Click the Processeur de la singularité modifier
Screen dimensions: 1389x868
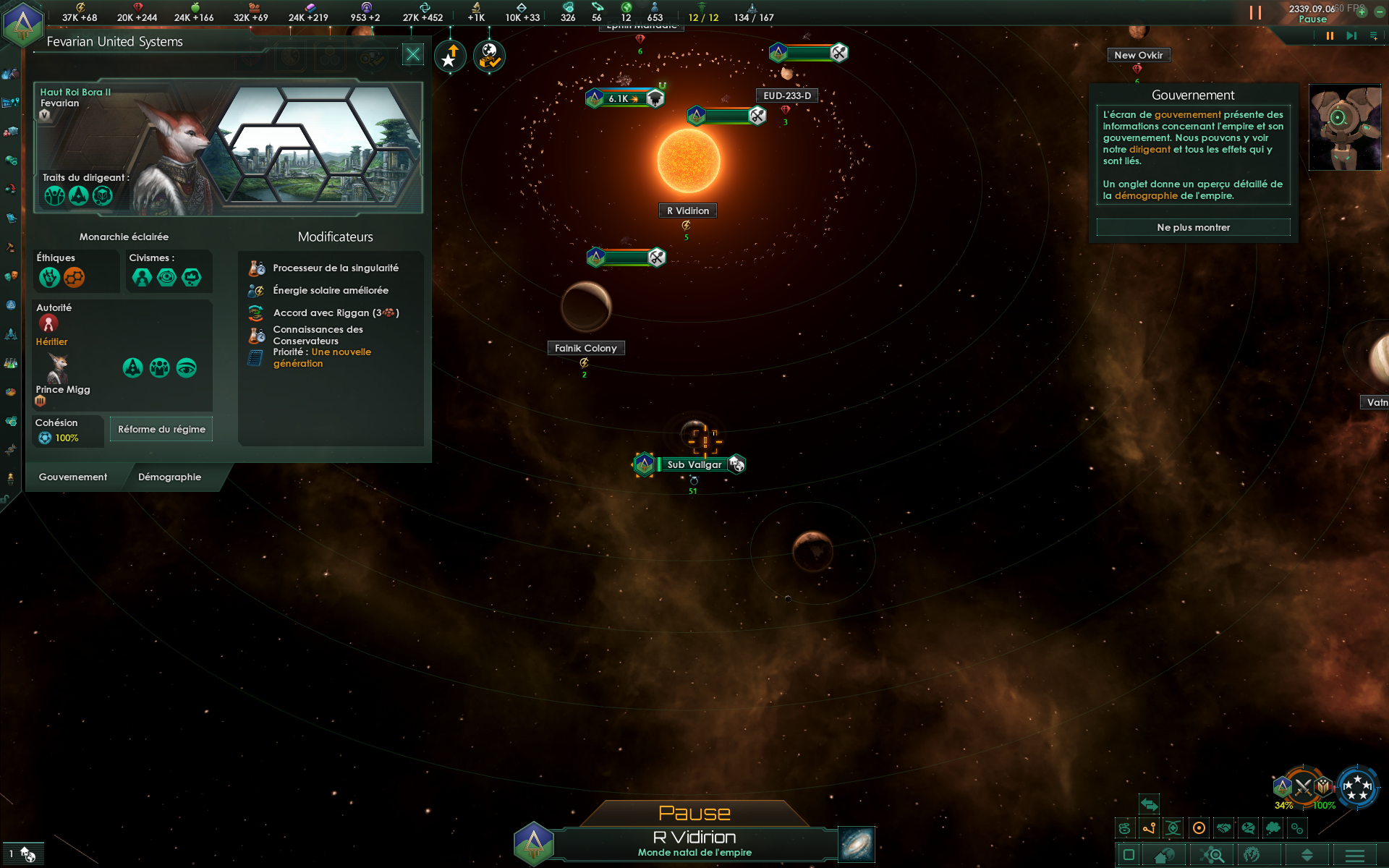335,268
